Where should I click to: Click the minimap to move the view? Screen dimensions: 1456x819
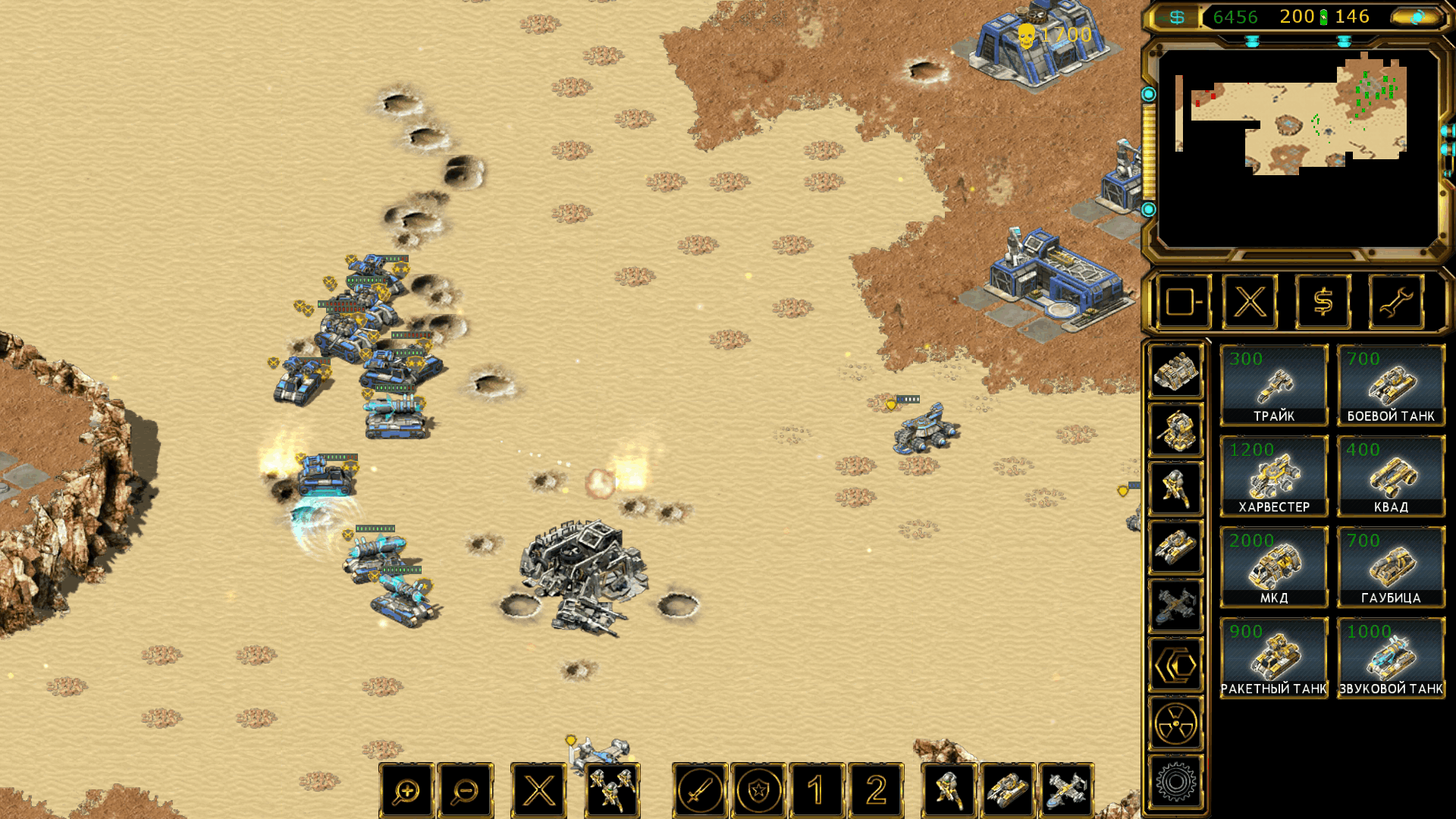(x=1297, y=121)
